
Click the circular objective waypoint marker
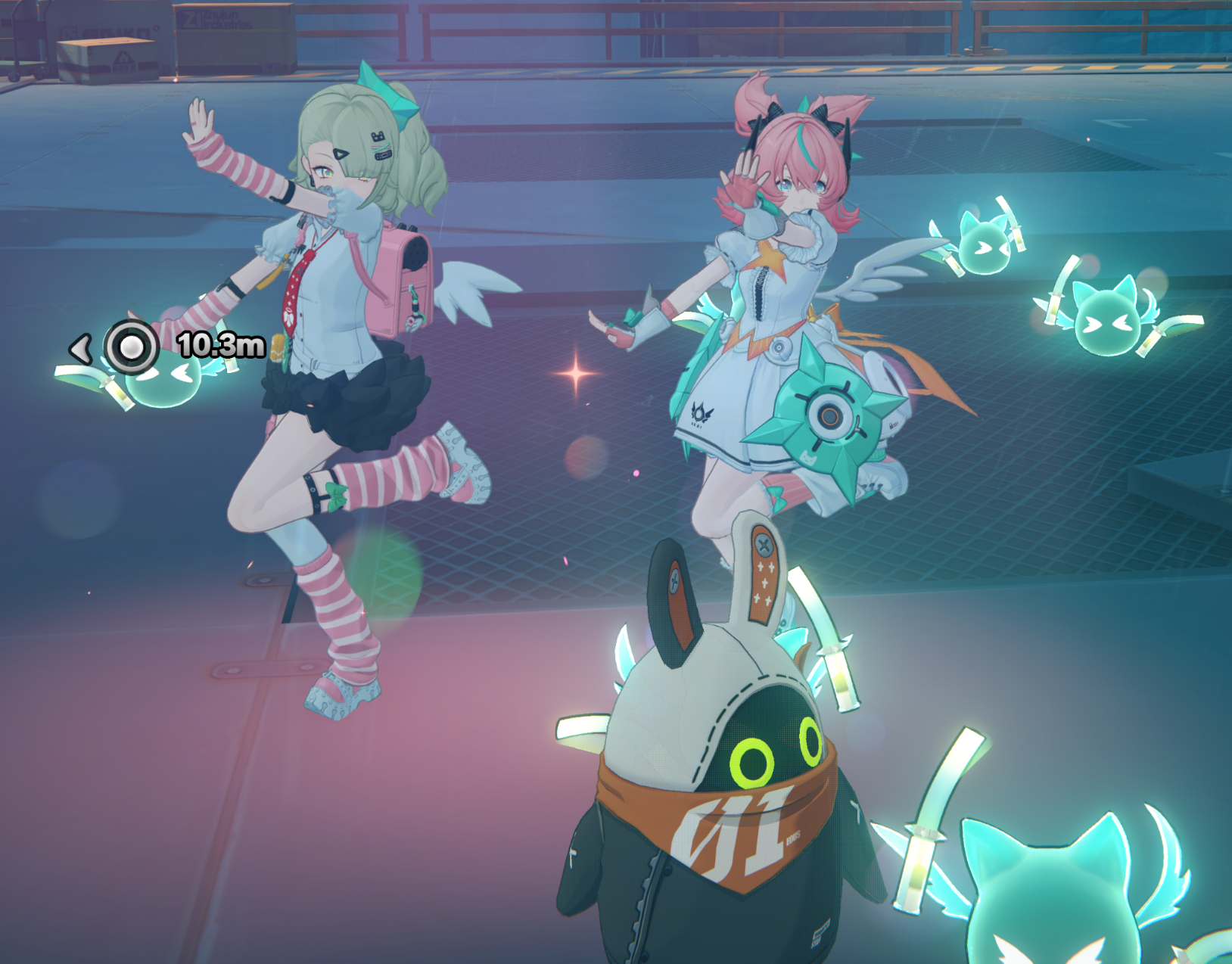pos(132,347)
